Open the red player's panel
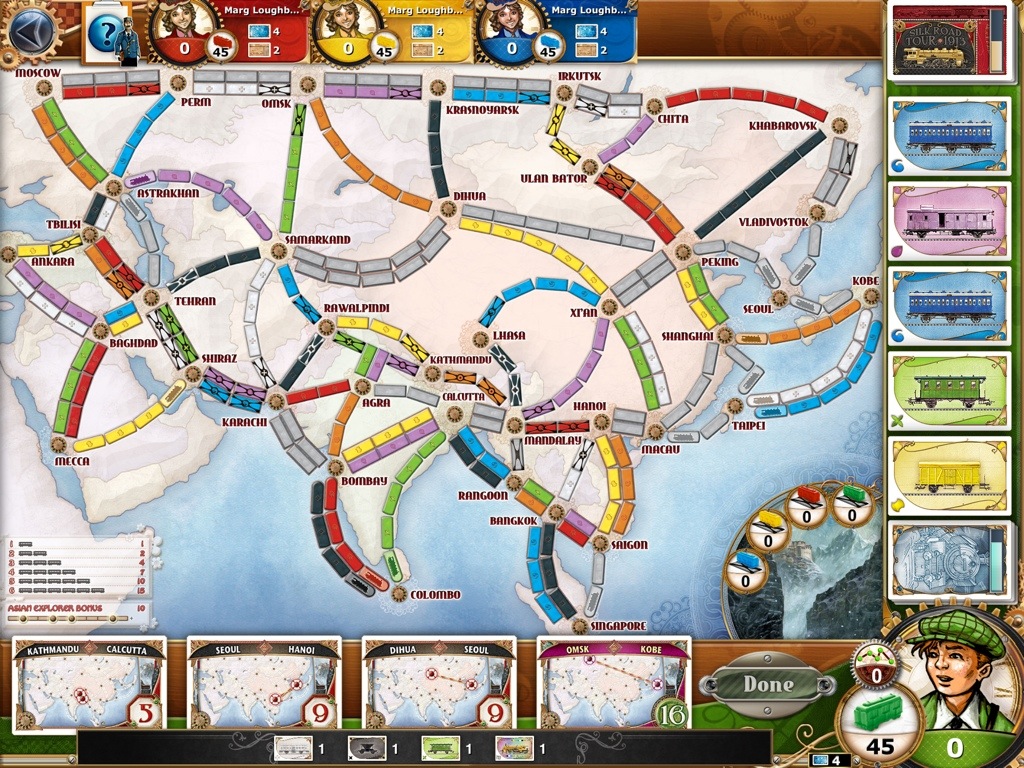The height and width of the screenshot is (768, 1024). pos(230,32)
